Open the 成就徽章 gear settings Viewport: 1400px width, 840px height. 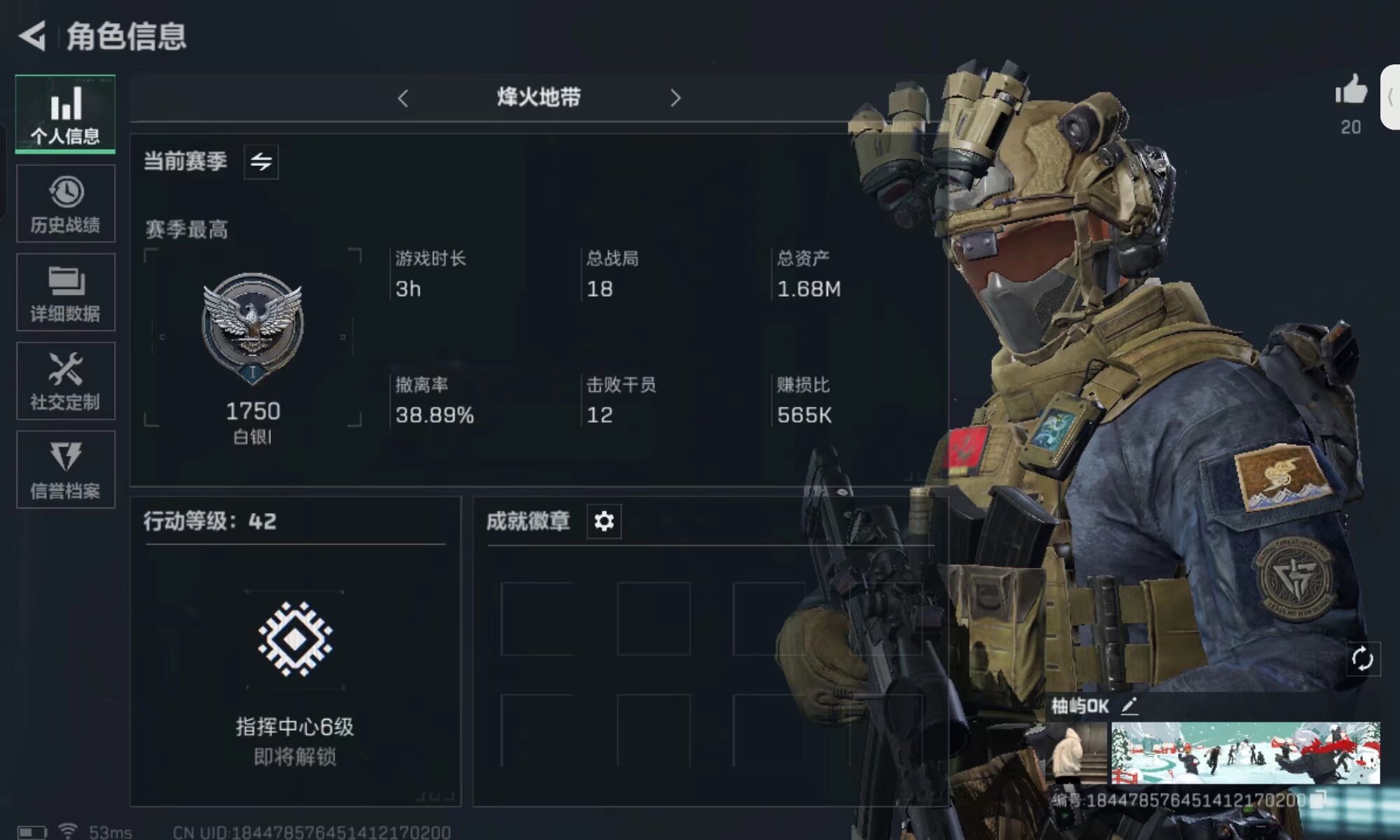coord(603,521)
